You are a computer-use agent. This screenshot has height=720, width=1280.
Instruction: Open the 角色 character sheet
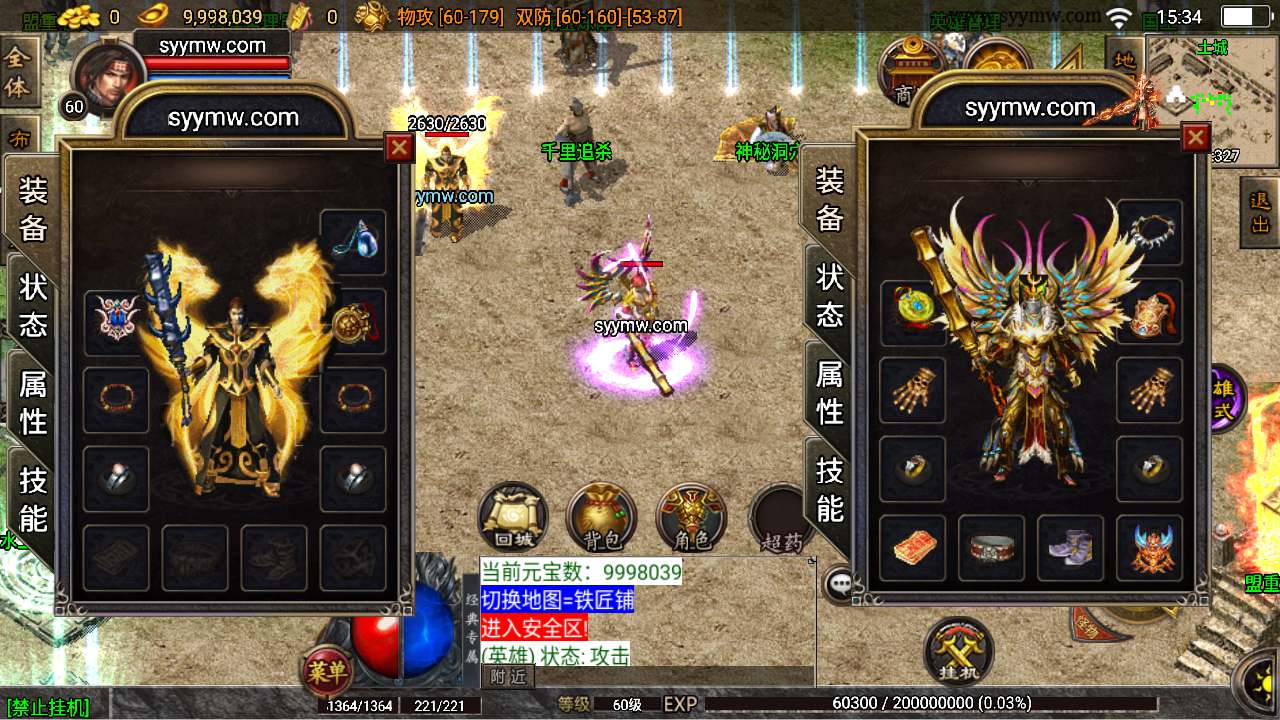click(691, 518)
